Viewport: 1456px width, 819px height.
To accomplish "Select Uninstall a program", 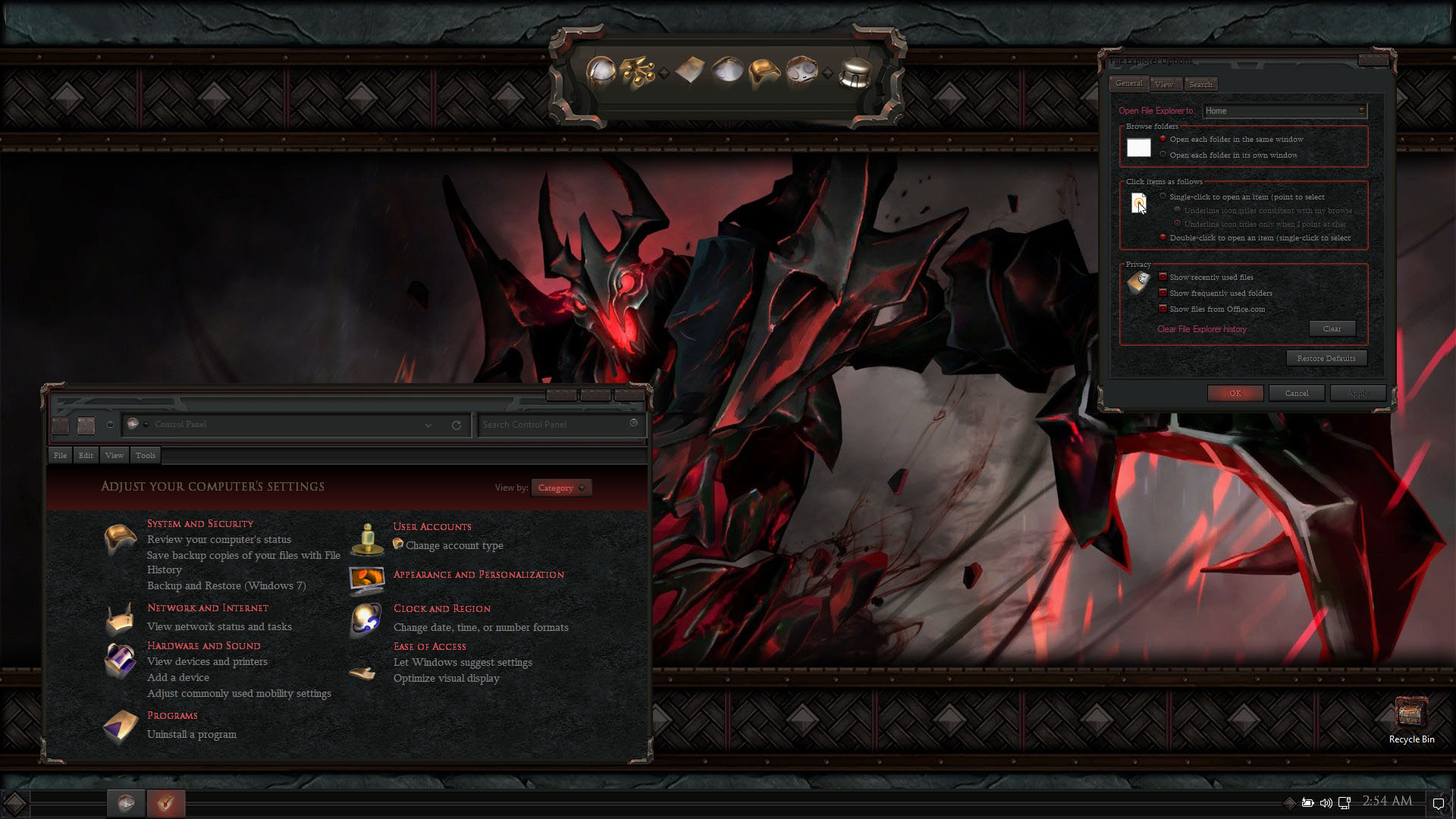I will pos(192,734).
